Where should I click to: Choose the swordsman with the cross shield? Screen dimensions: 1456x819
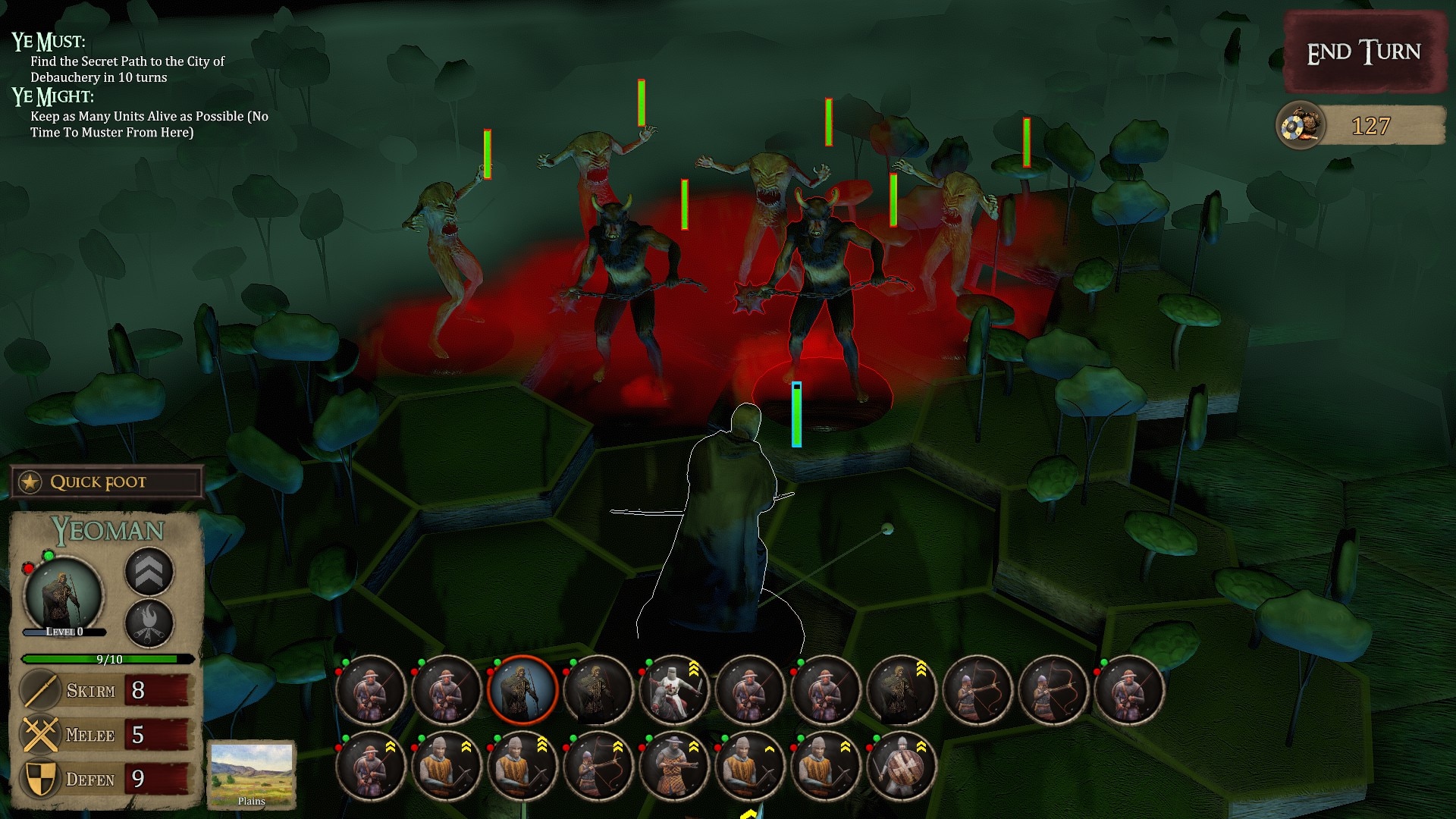(901, 766)
